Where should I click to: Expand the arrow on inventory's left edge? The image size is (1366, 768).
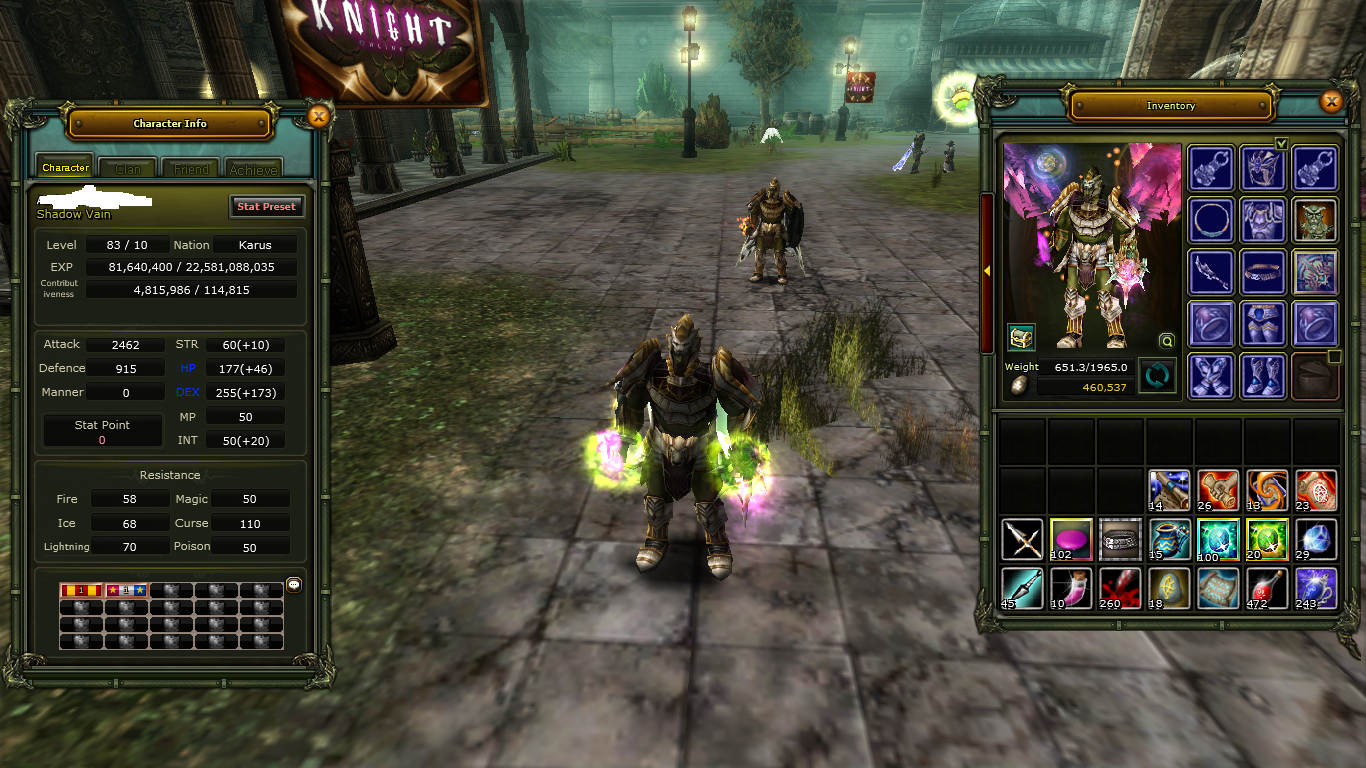986,271
